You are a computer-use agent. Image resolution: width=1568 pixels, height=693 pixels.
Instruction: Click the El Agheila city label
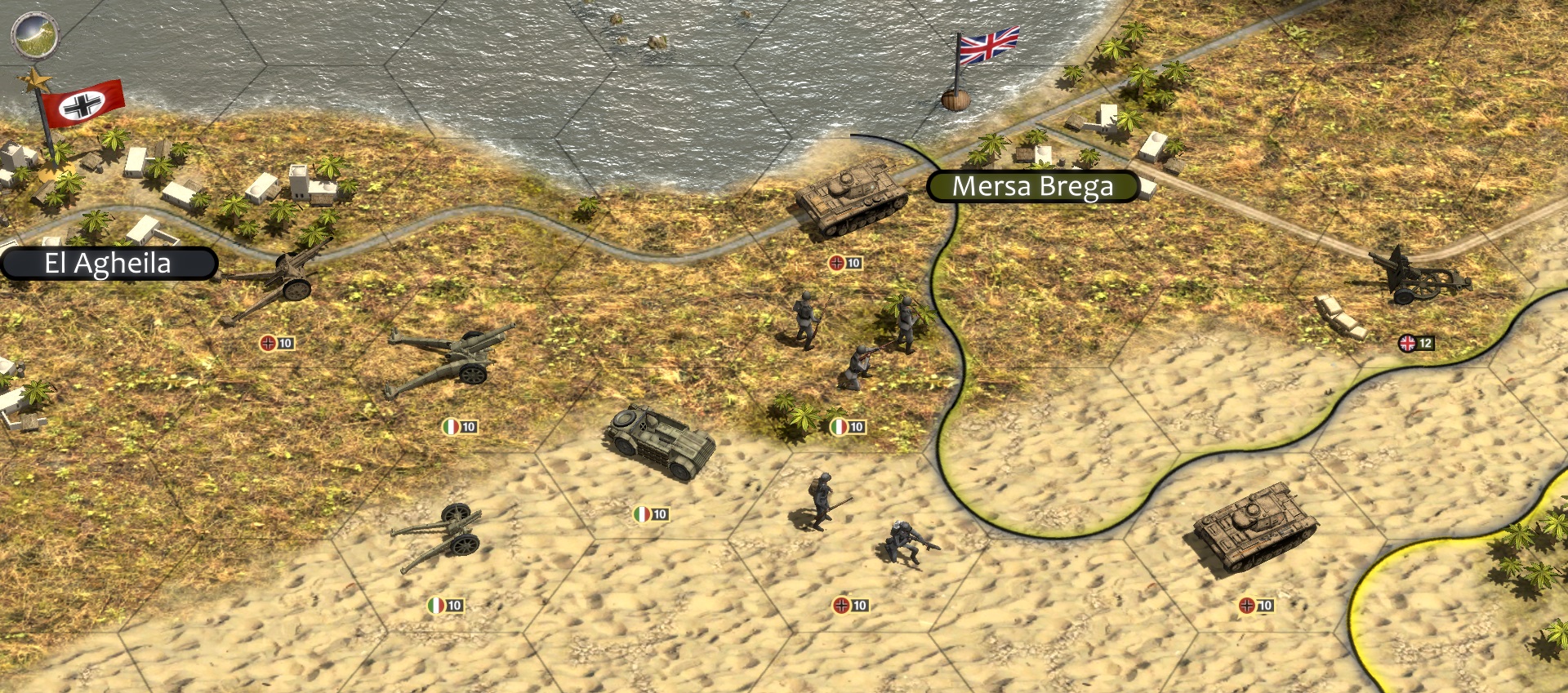(109, 264)
